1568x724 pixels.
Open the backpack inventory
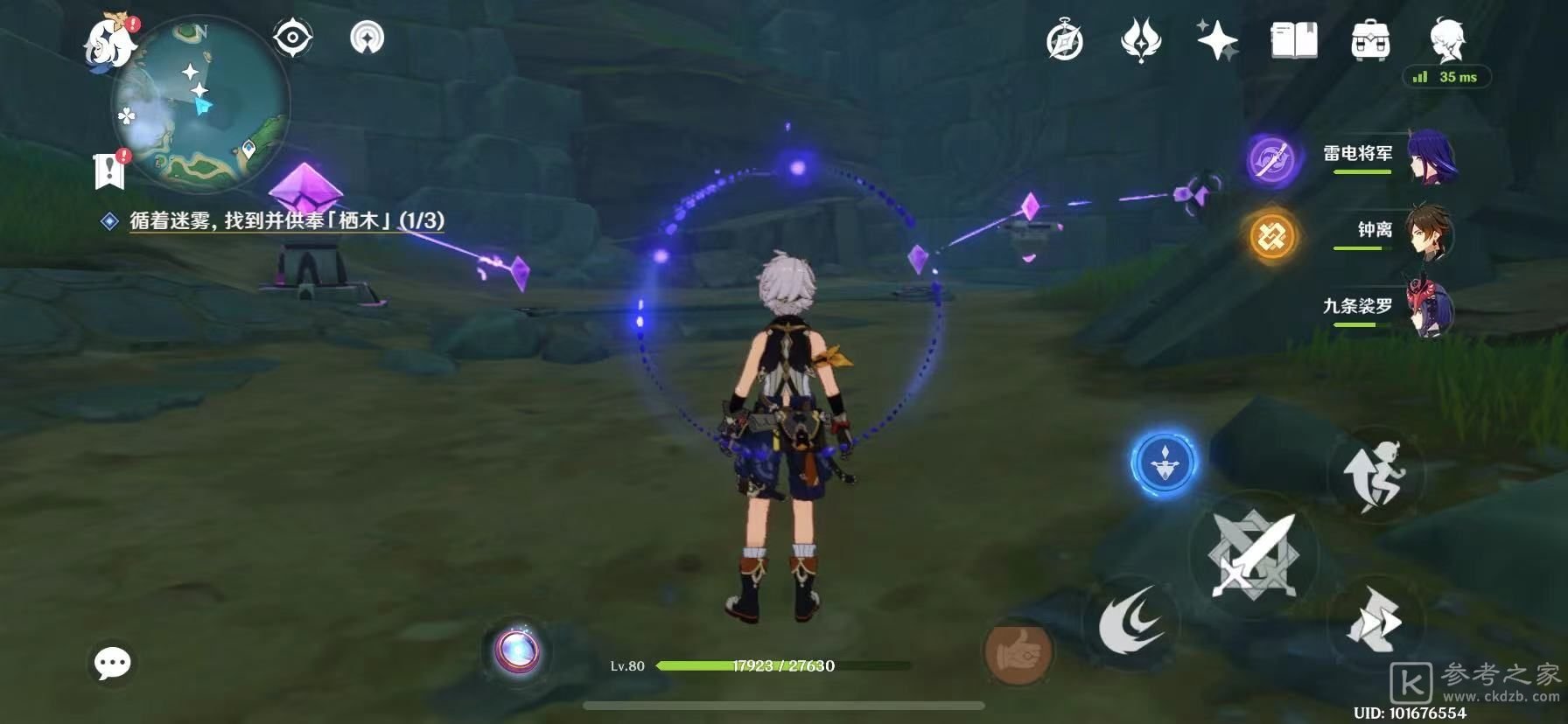pyautogui.click(x=1370, y=41)
